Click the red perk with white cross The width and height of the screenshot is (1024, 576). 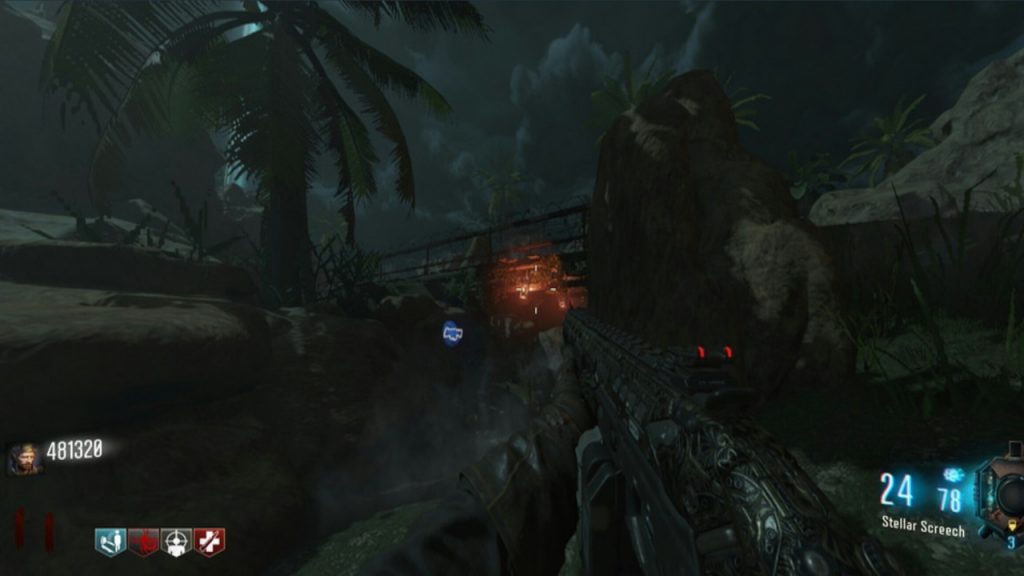point(209,542)
